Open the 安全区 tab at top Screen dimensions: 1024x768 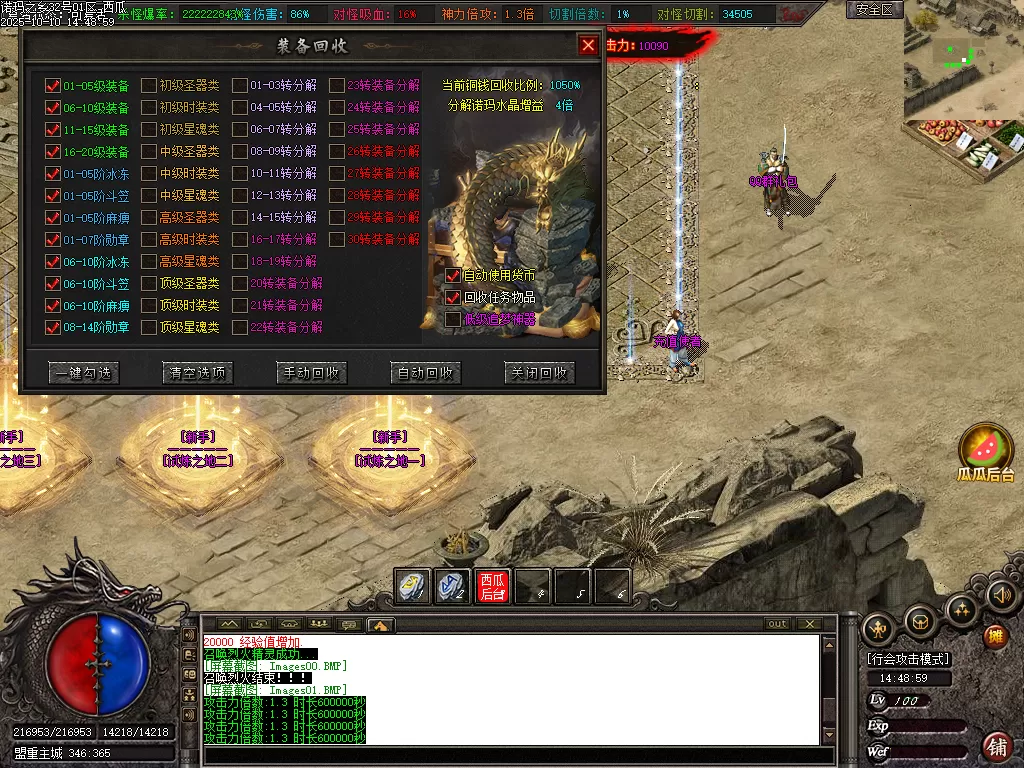point(875,10)
